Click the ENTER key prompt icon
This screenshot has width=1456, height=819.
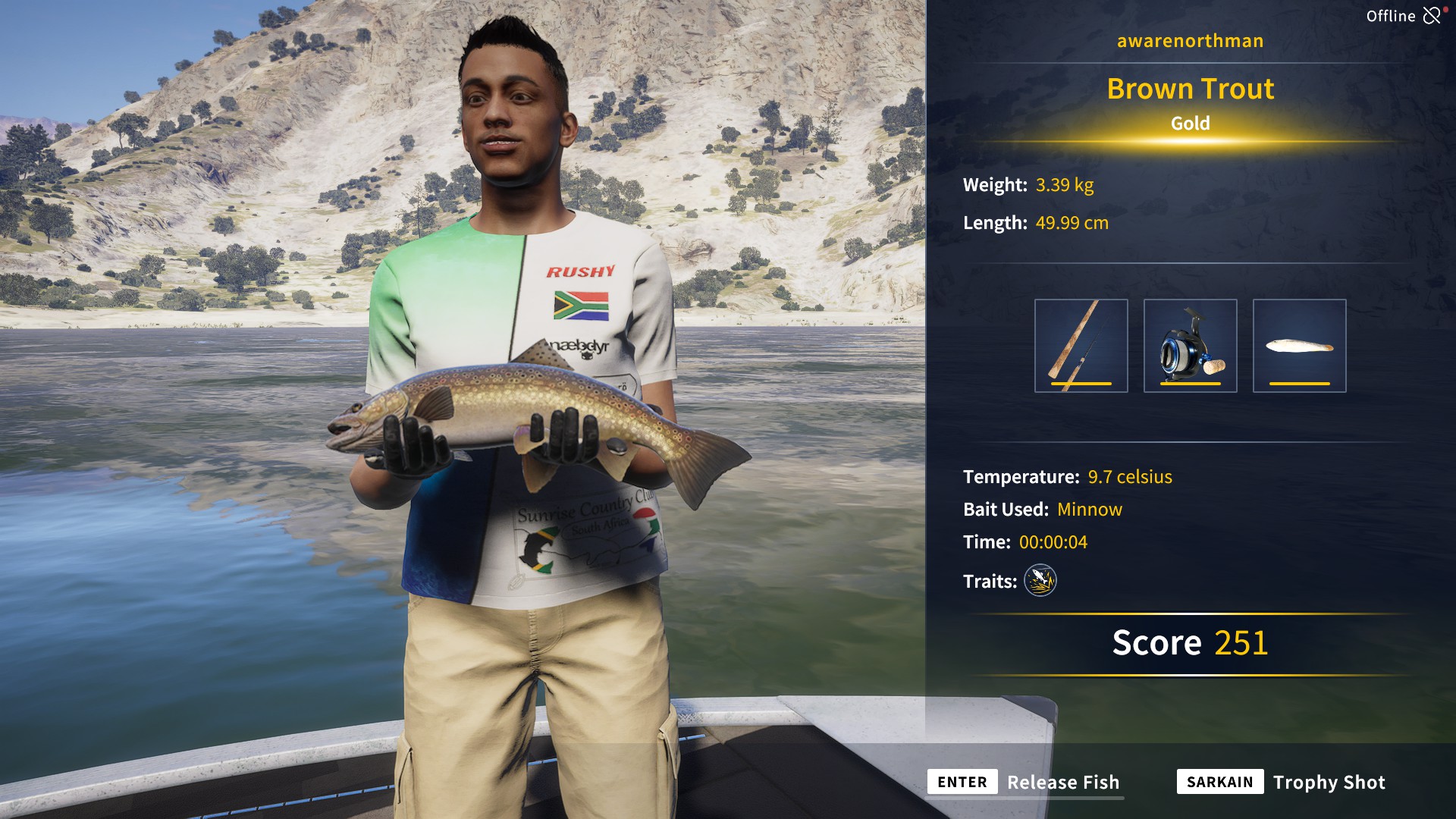coord(962,782)
